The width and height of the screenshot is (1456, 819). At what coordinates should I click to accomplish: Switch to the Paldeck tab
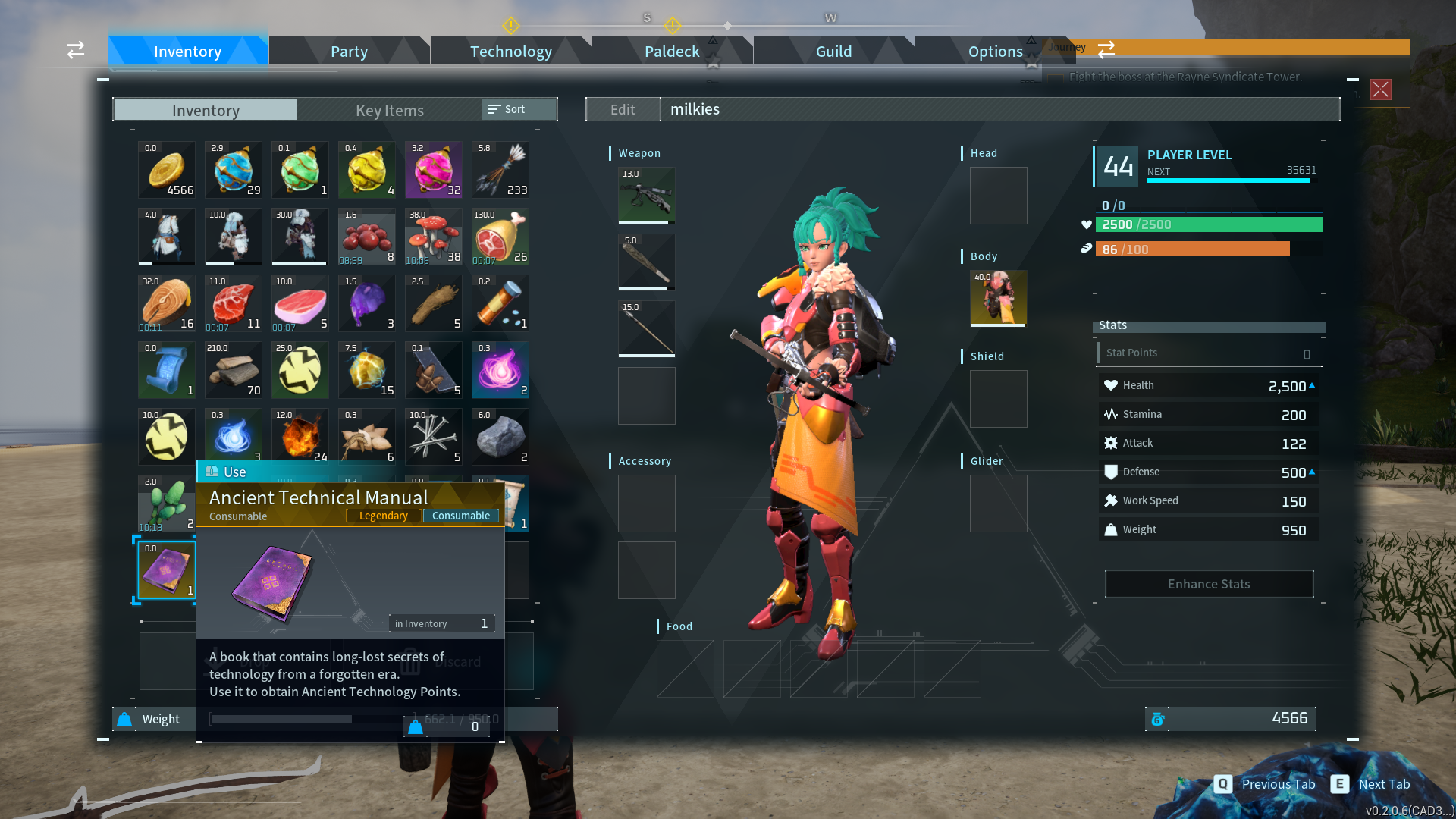point(671,51)
